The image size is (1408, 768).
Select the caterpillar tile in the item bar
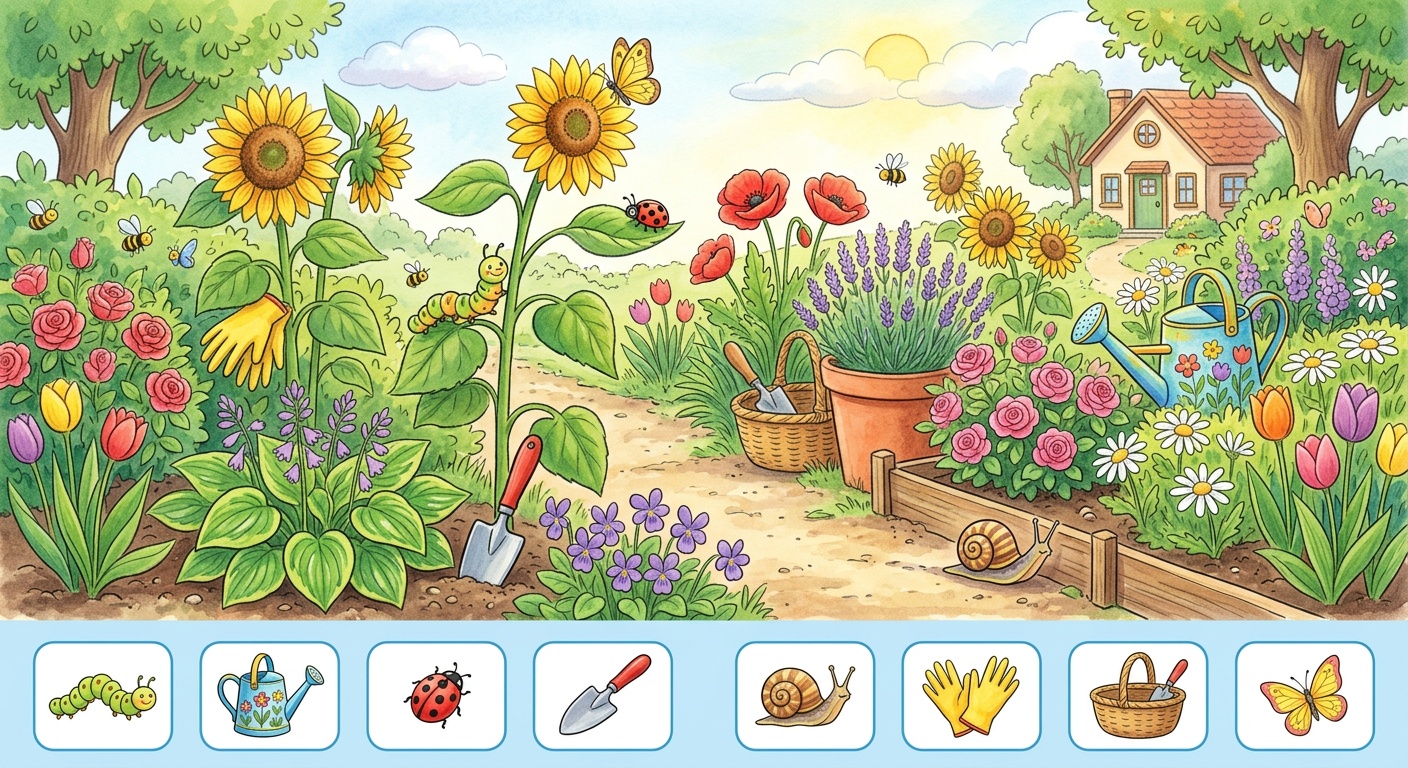[x=103, y=695]
